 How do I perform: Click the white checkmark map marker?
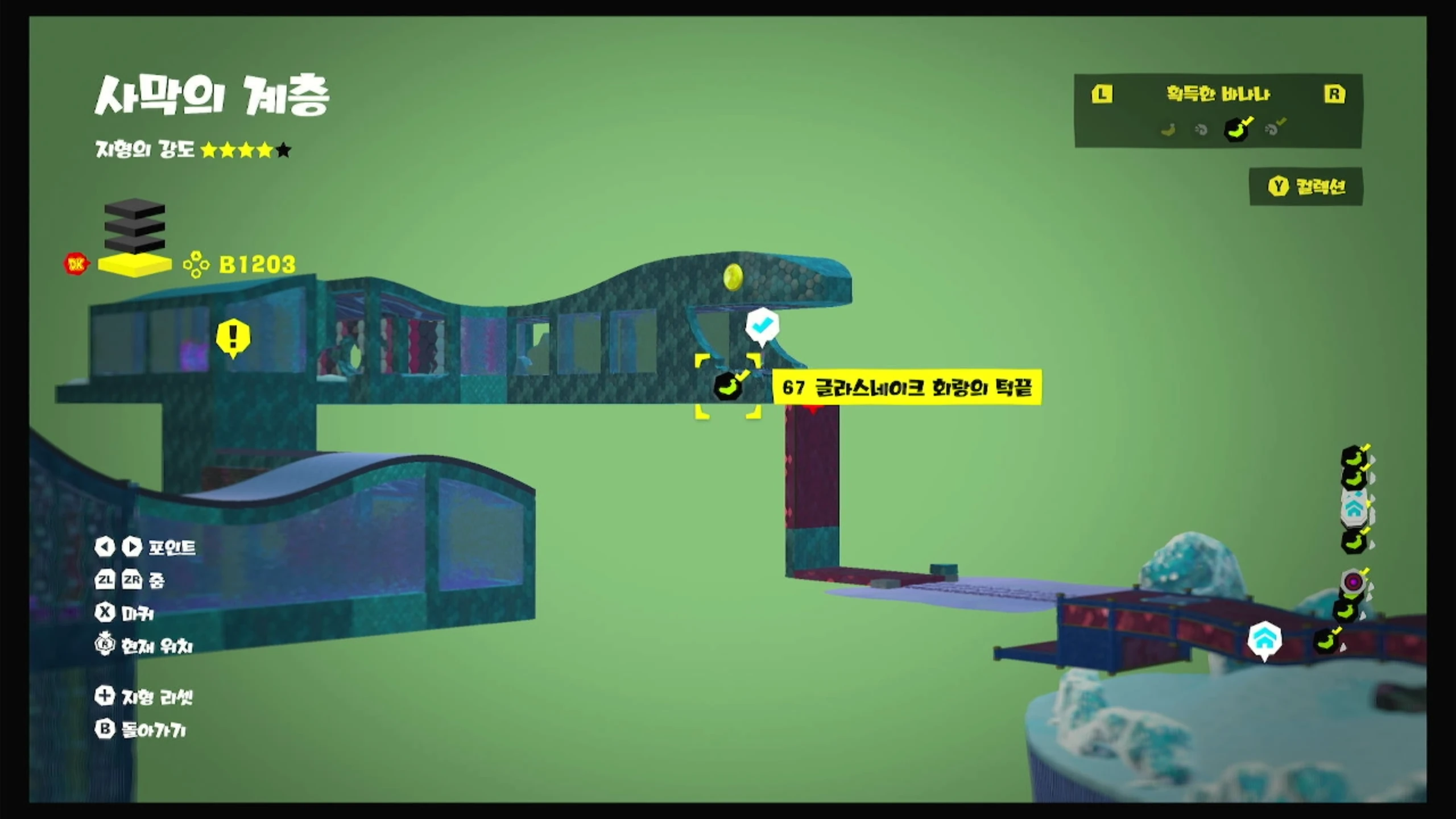(x=762, y=325)
